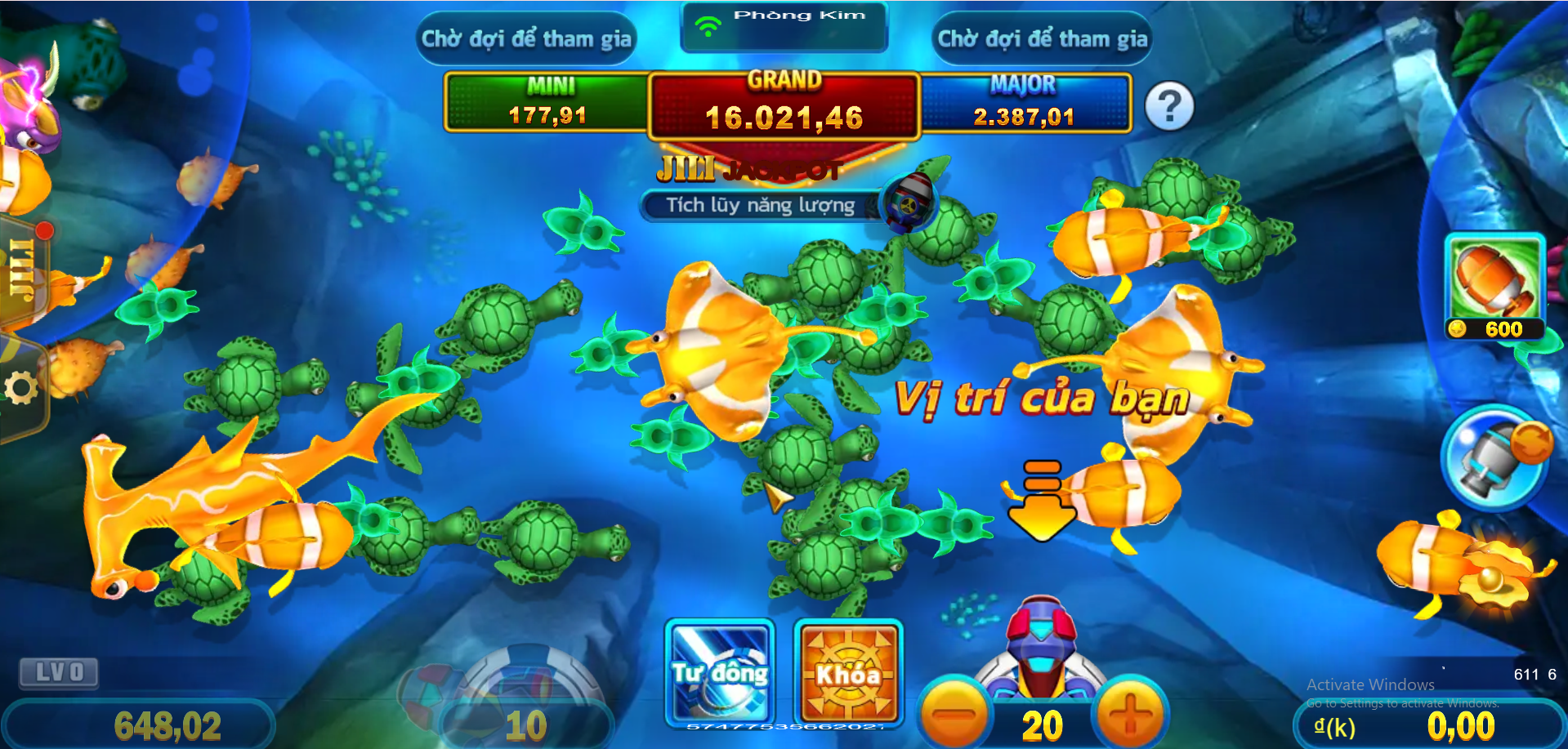Screen dimensions: 1568x749
Task: Click the MINI jackpot panel
Action: coord(547,103)
